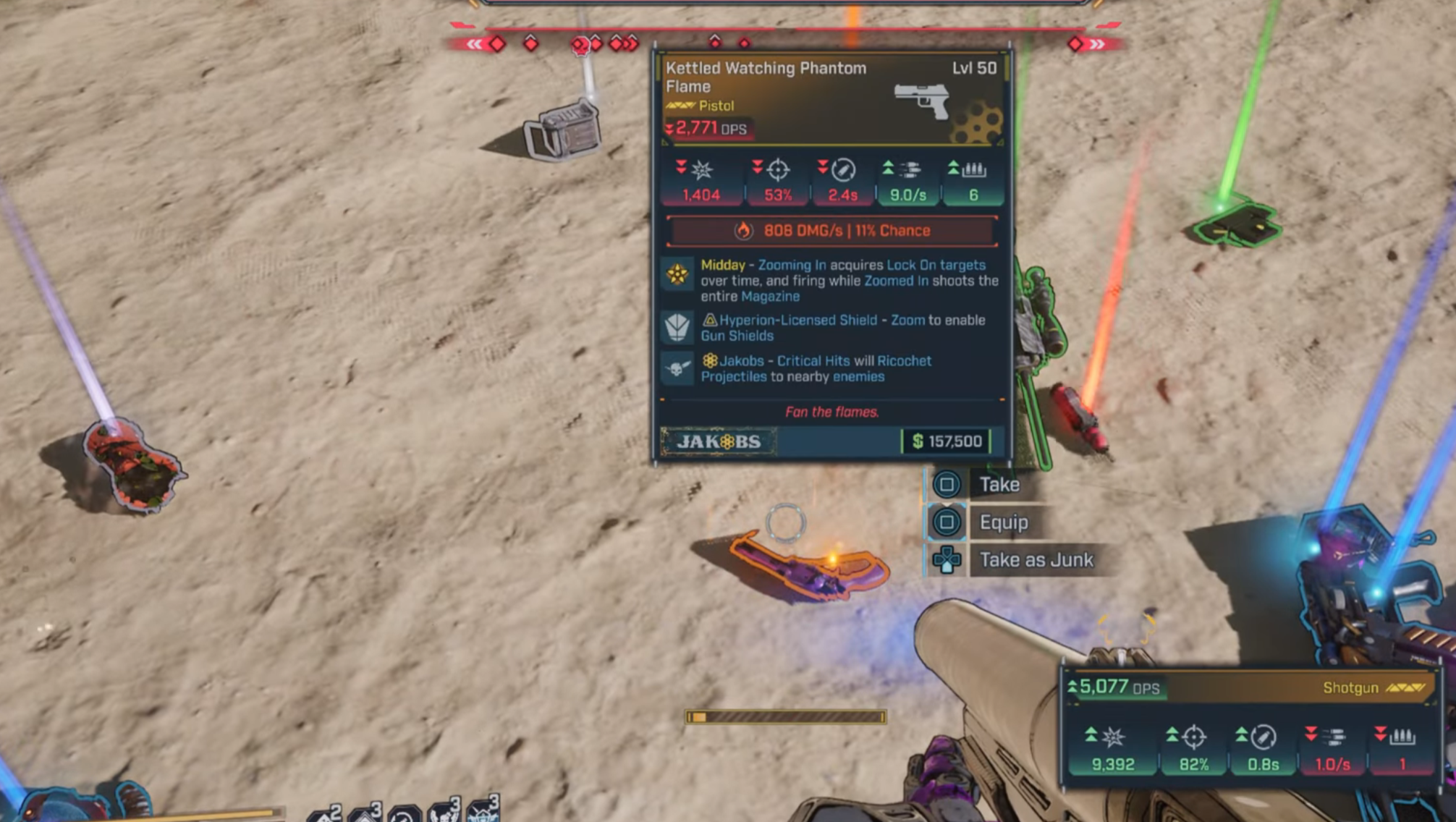The image size is (1456, 822).
Task: Choose the Take option for the pistol
Action: pos(999,484)
